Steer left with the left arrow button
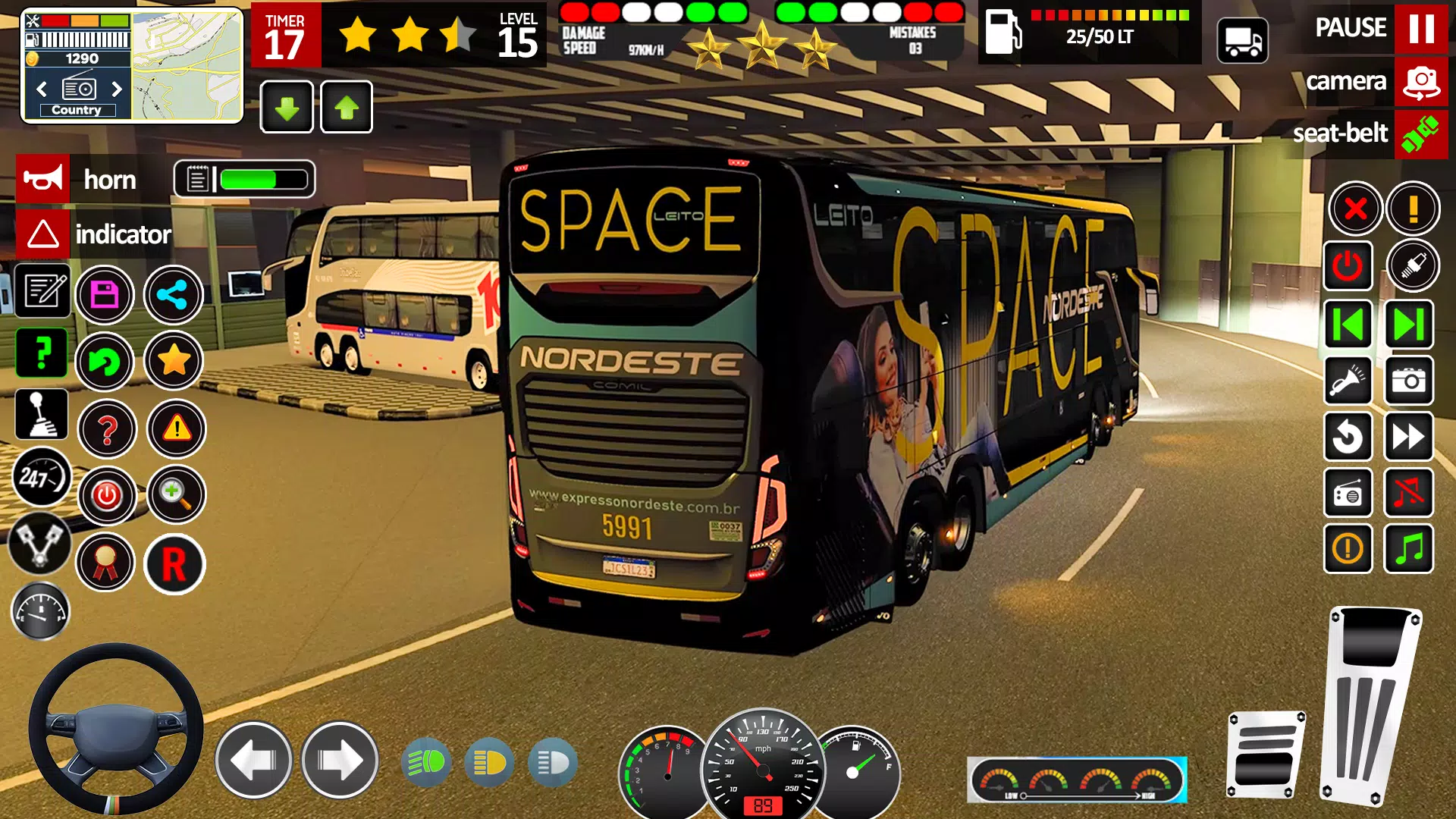Image resolution: width=1456 pixels, height=819 pixels. pyautogui.click(x=253, y=760)
